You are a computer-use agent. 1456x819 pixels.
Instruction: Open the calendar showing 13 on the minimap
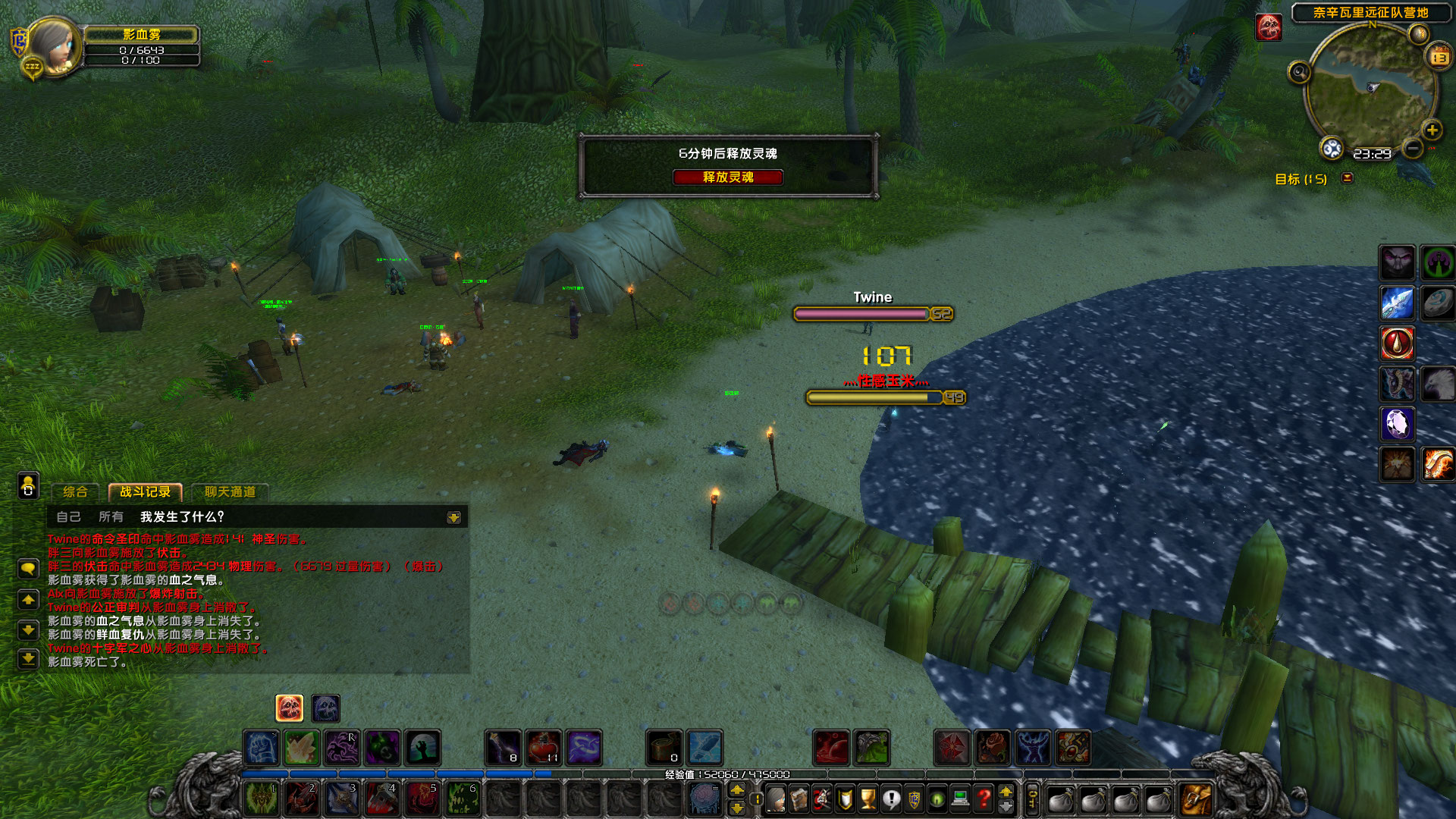point(1439,56)
